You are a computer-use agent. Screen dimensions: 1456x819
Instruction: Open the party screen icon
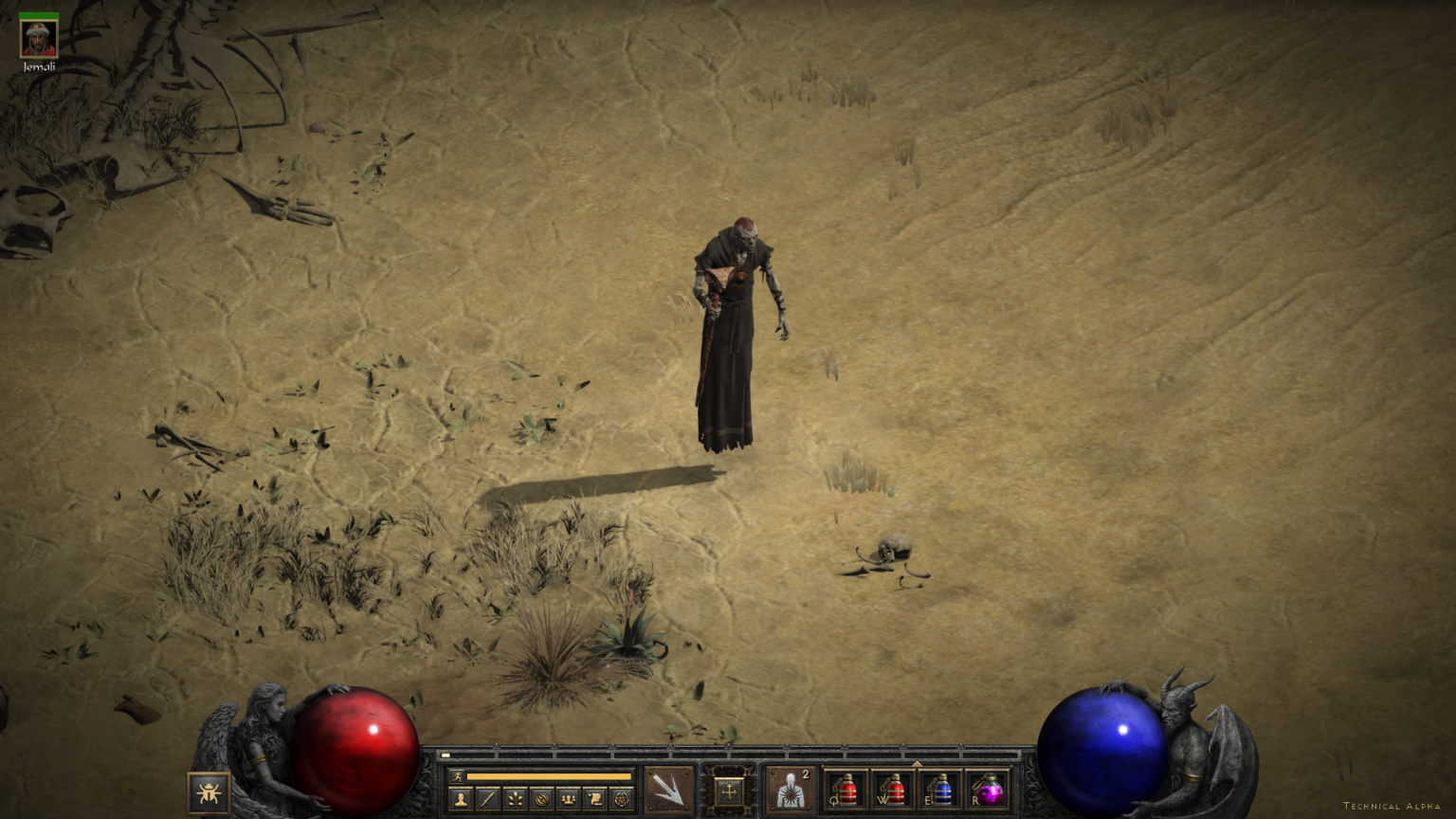tap(567, 799)
